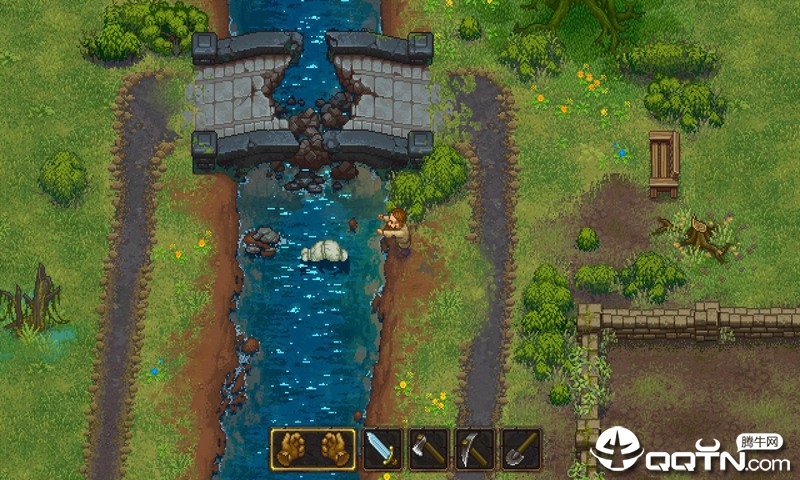Select the bare hands gloves slot

[313, 449]
